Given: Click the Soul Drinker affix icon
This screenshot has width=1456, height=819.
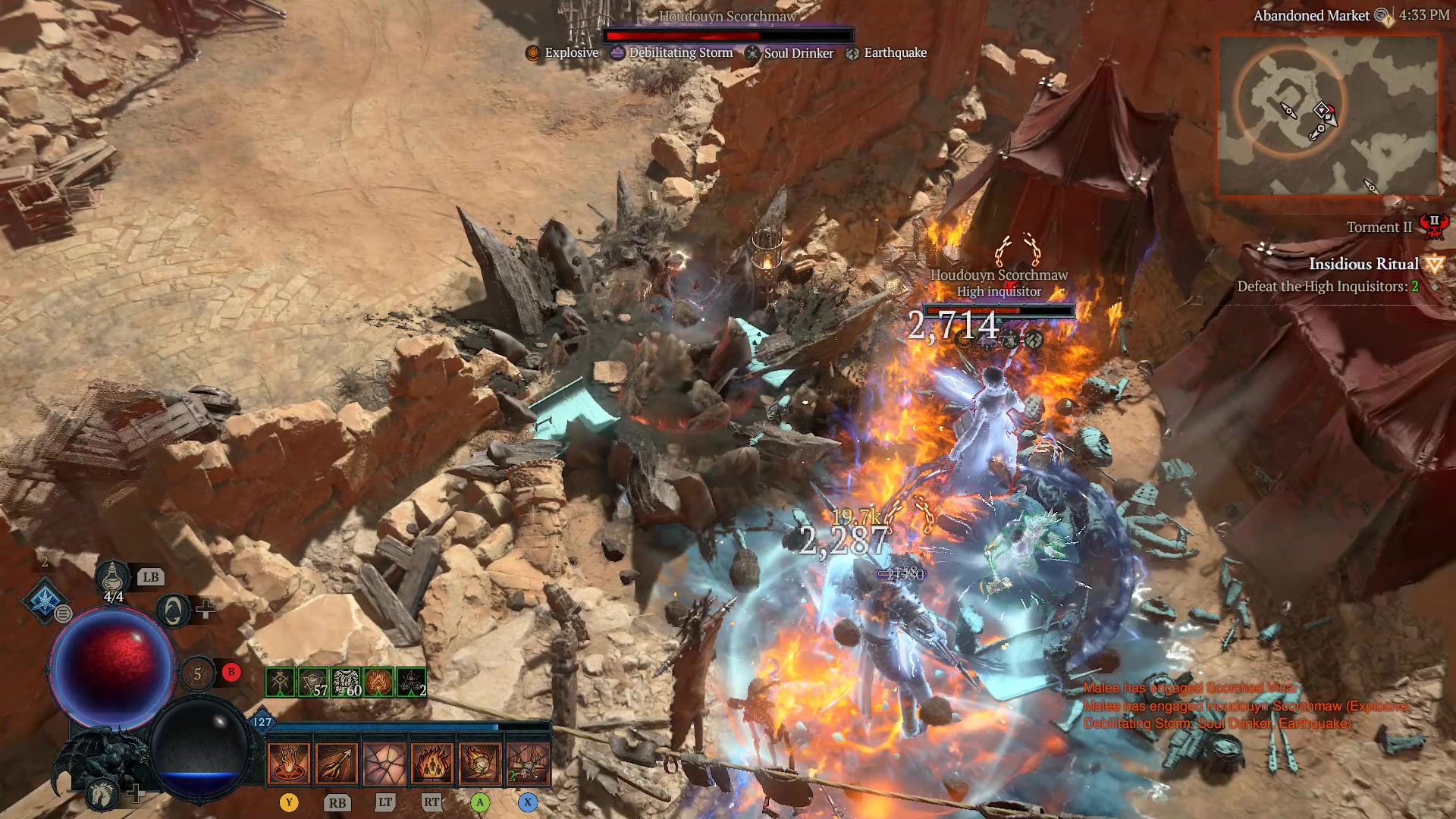Looking at the screenshot, I should point(752,52).
